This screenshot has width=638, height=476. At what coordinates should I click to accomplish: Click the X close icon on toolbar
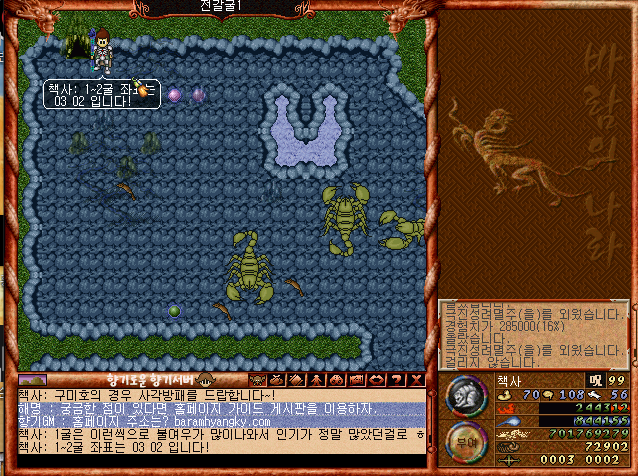[416, 380]
